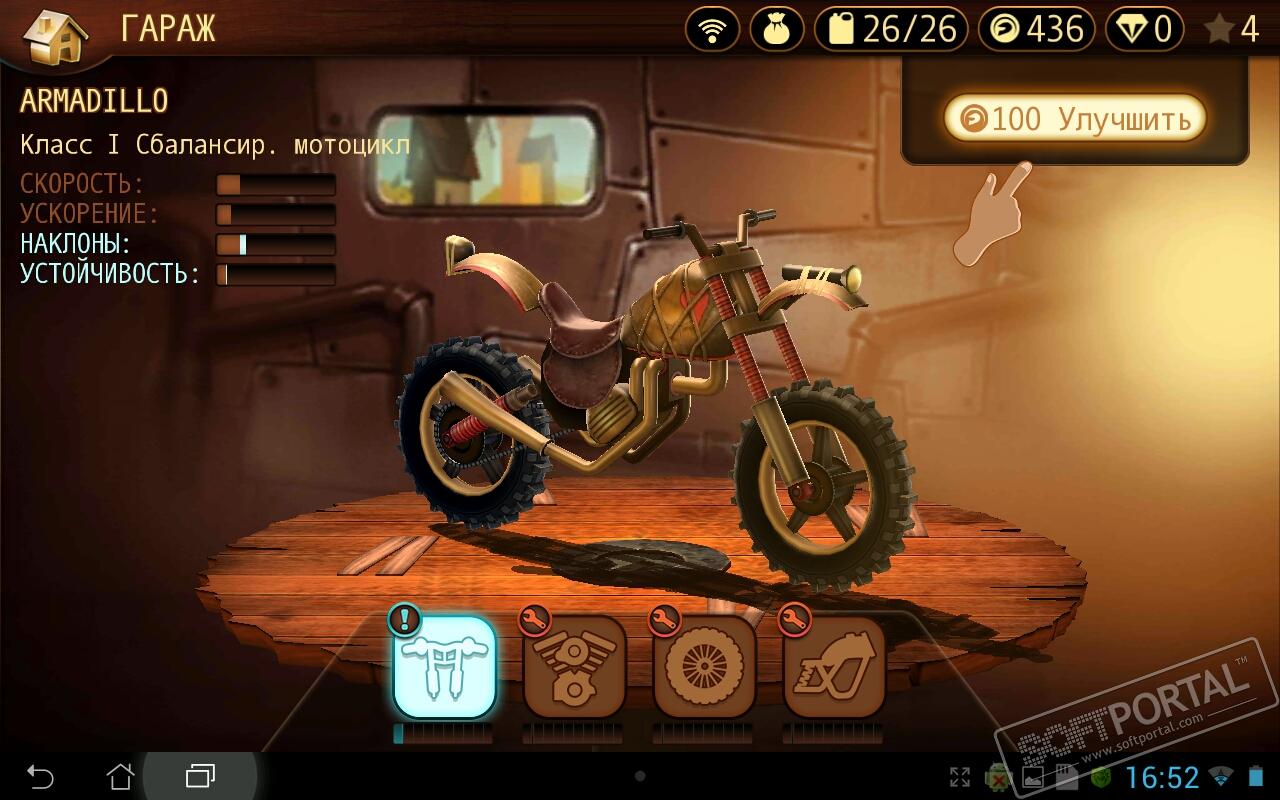Image resolution: width=1280 pixels, height=800 pixels.
Task: Open the coins balance 436
Action: (1037, 29)
